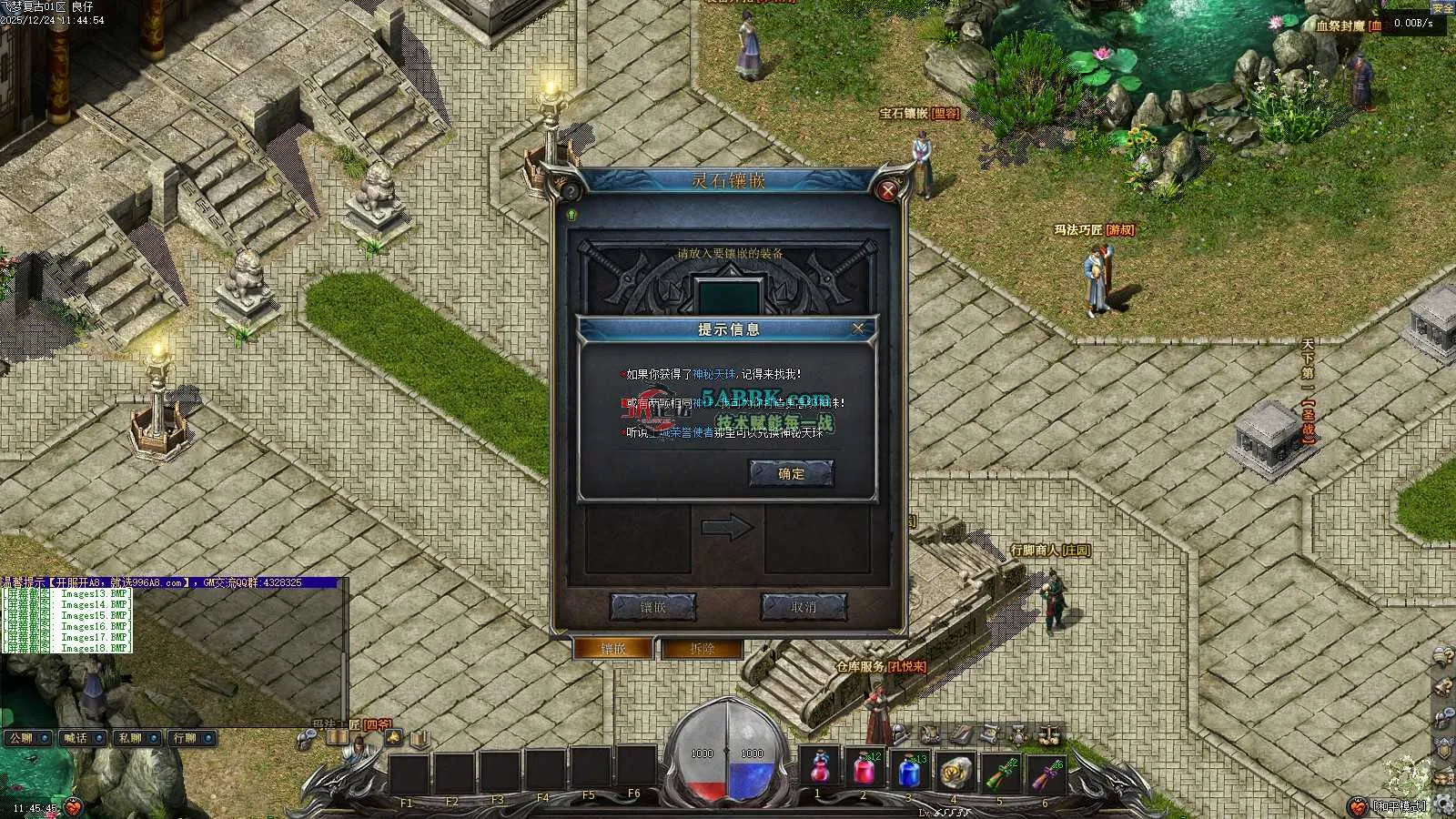Close the 提示信息 popup with its X
The height and width of the screenshot is (819, 1456).
[x=857, y=329]
